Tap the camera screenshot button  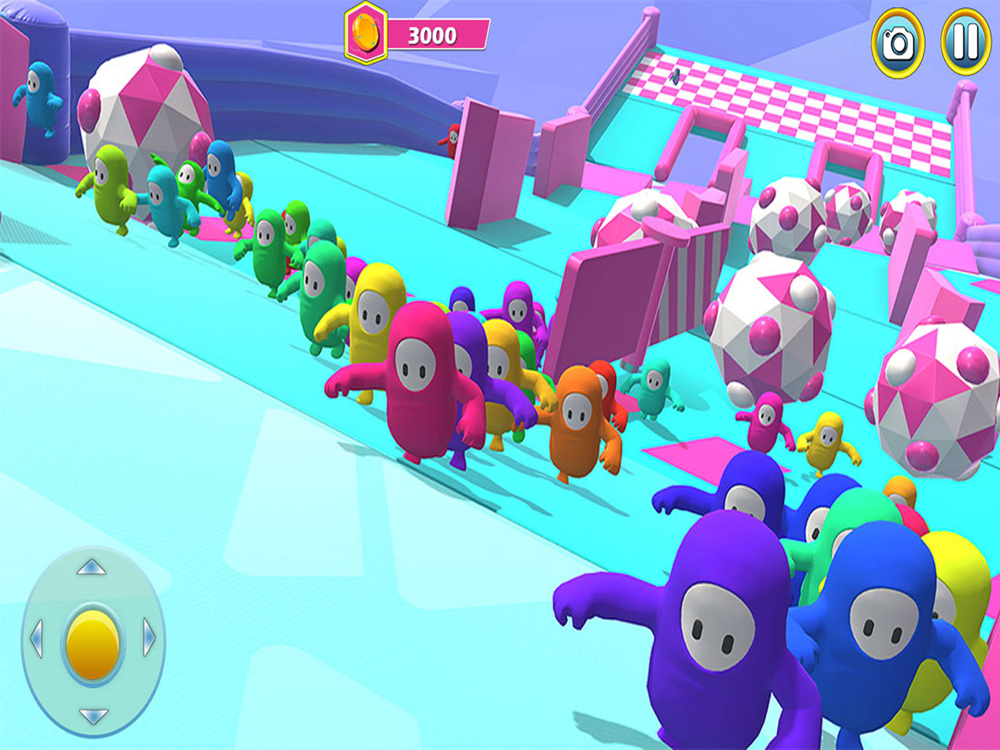(897, 44)
